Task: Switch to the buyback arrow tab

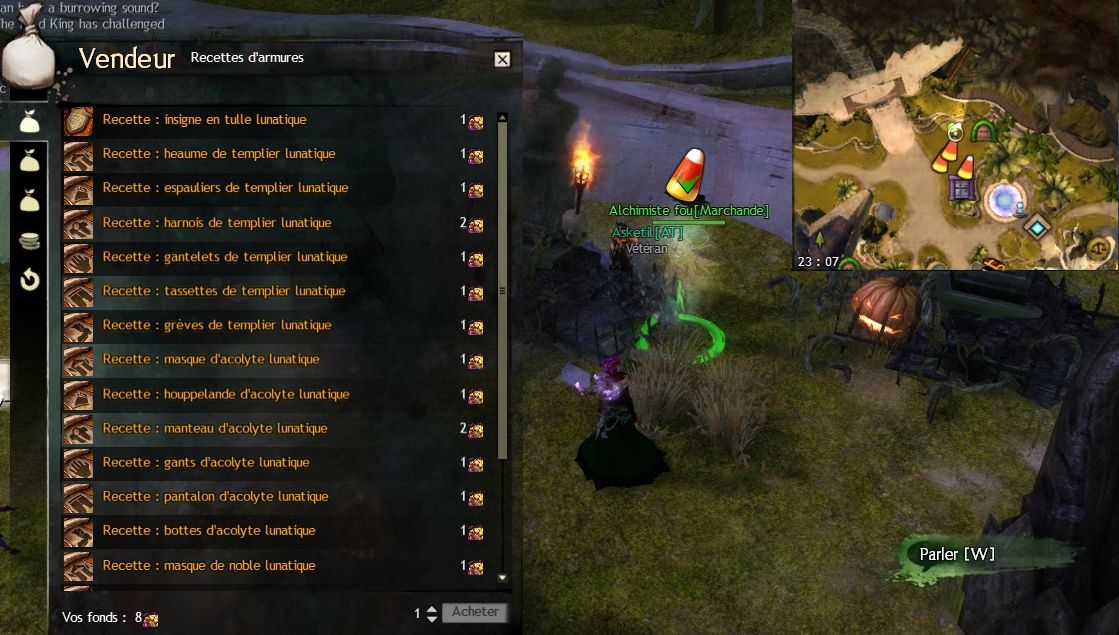Action: tap(30, 280)
